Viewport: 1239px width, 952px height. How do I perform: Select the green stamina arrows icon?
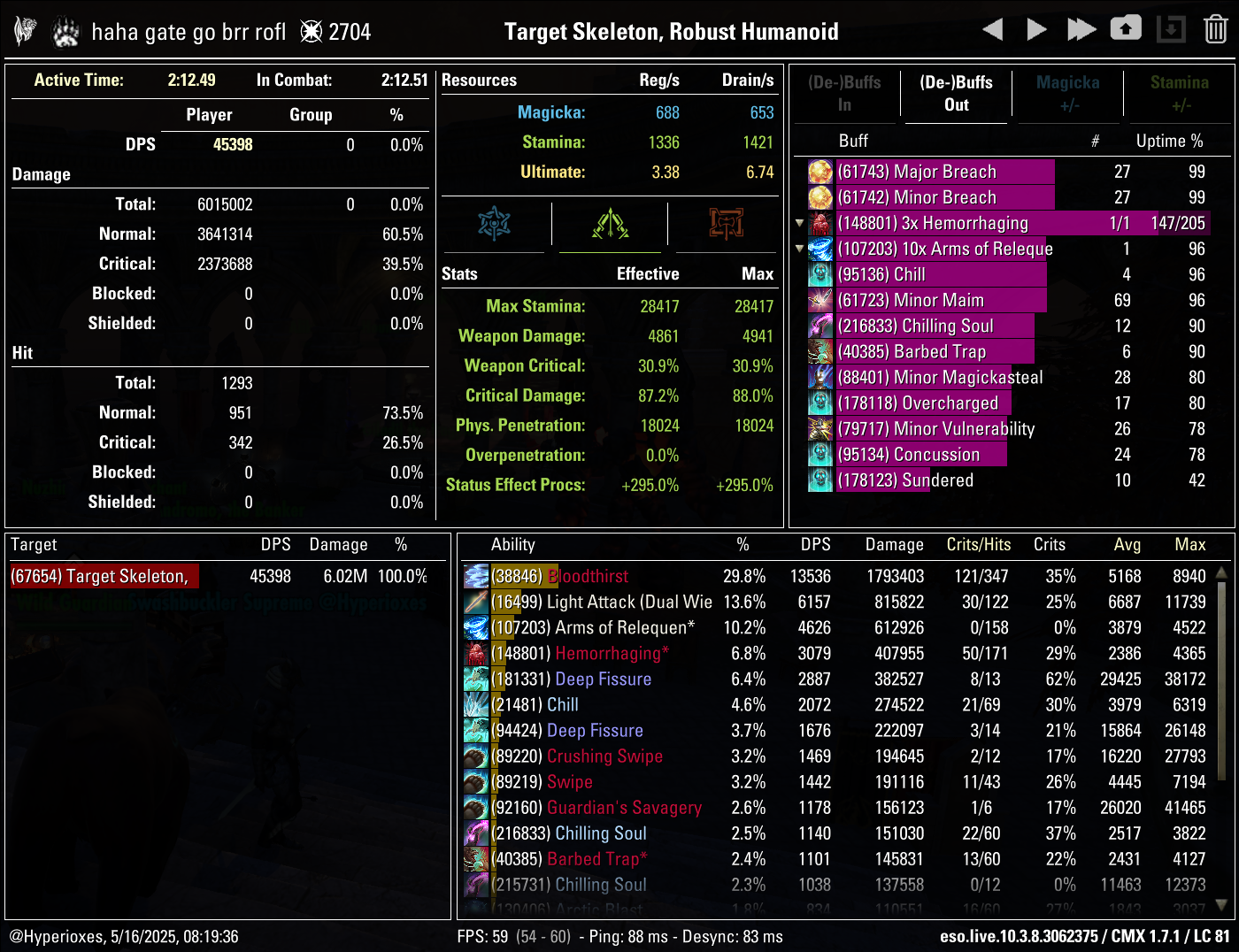(611, 225)
